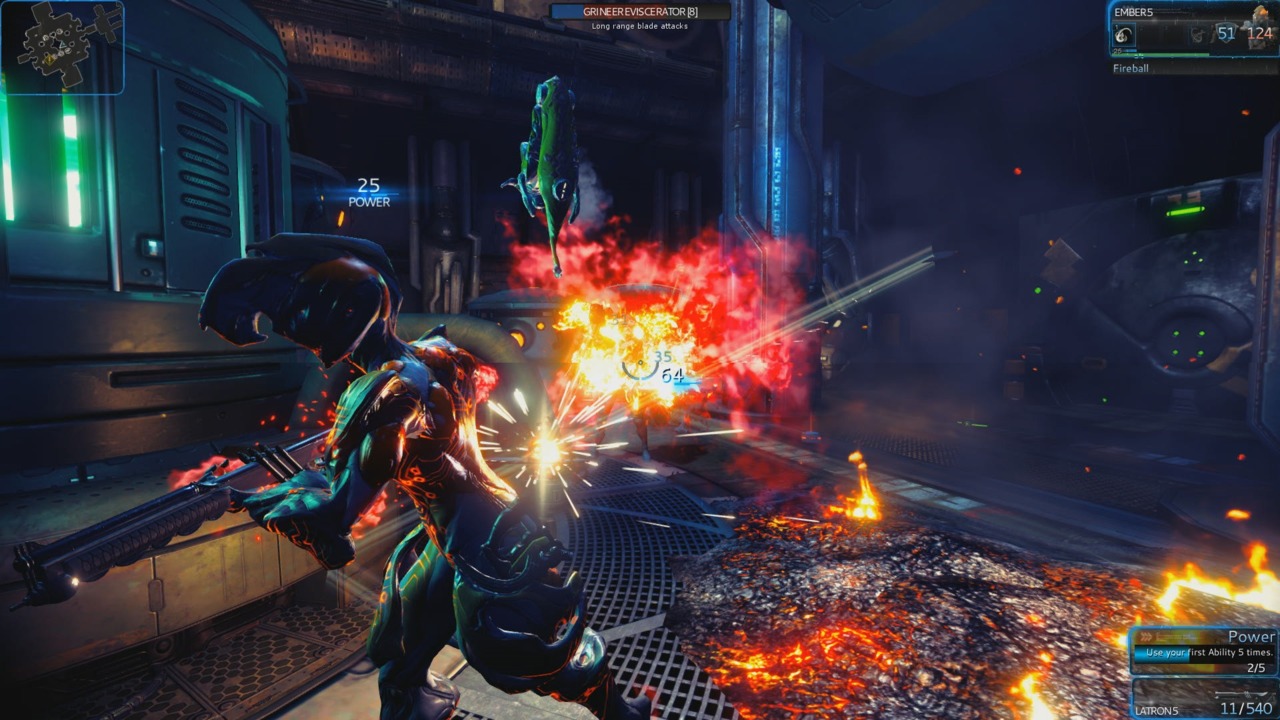Click the arrows icon on the Power challenge
1280x720 pixels.
tap(1146, 636)
